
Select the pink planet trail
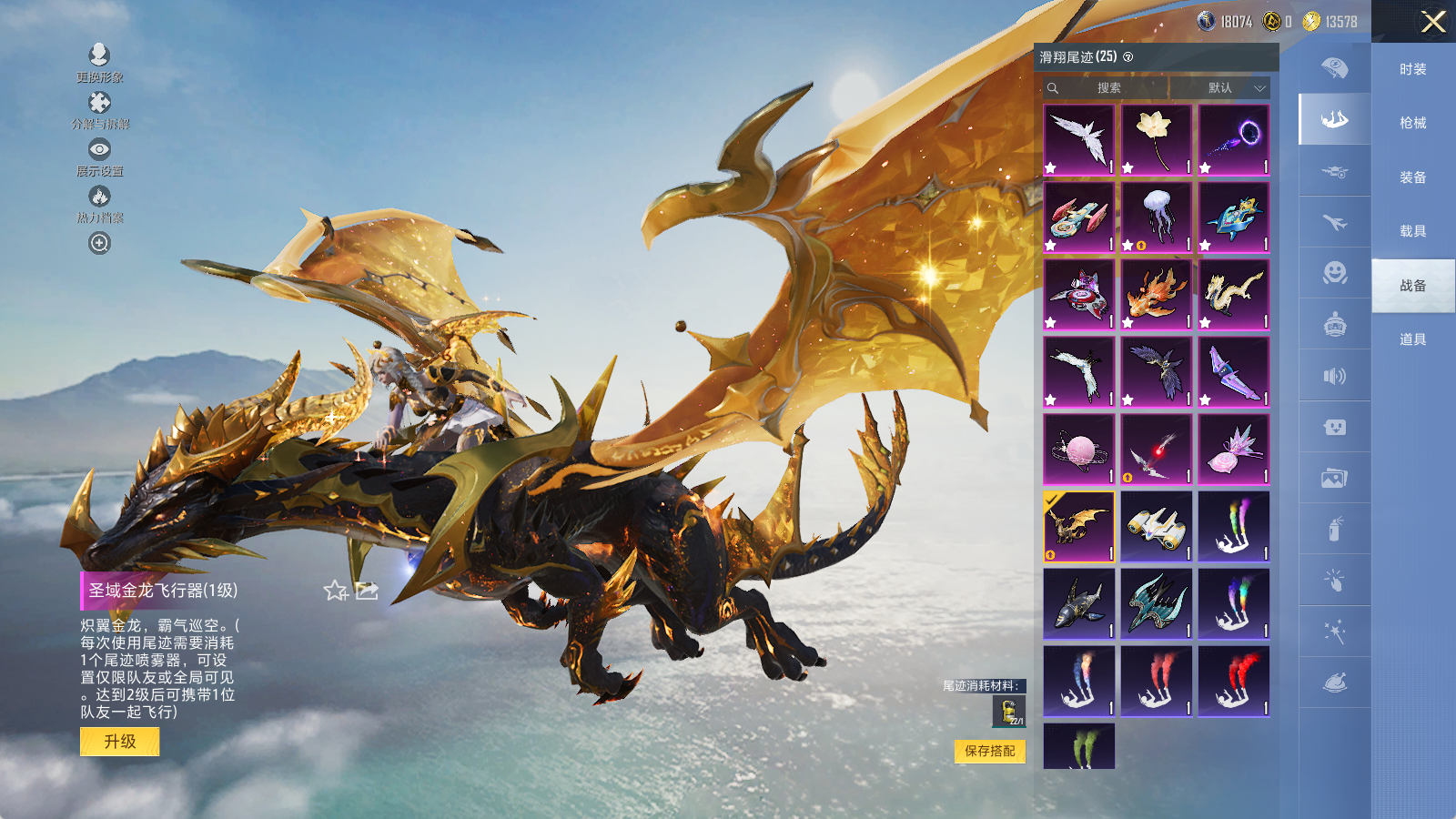click(x=1079, y=450)
